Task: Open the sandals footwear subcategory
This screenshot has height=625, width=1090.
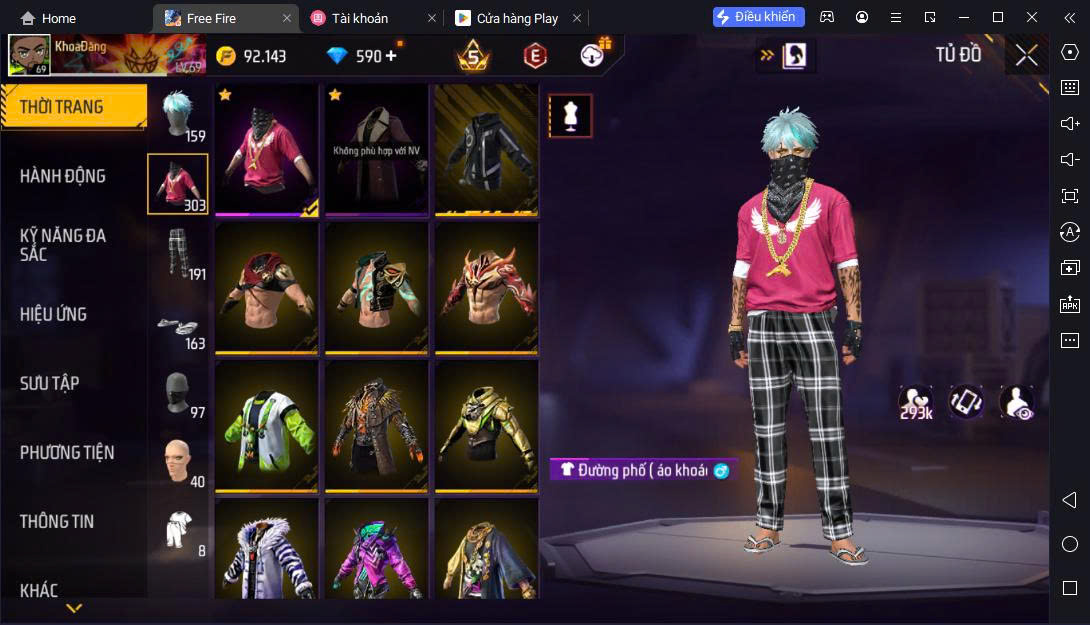Action: click(178, 323)
